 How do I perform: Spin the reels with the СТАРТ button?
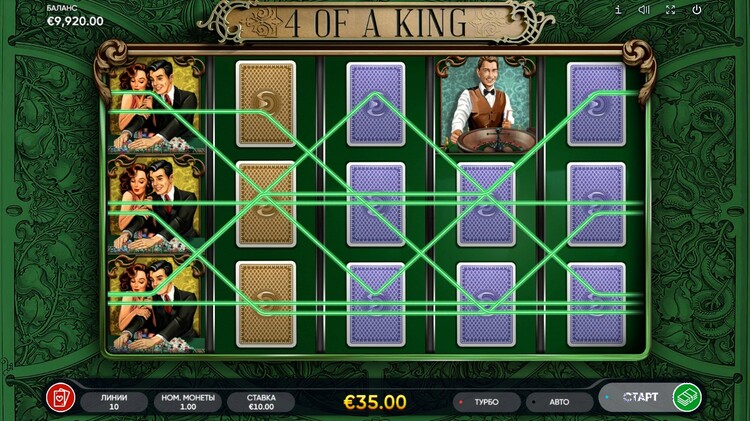pos(650,397)
